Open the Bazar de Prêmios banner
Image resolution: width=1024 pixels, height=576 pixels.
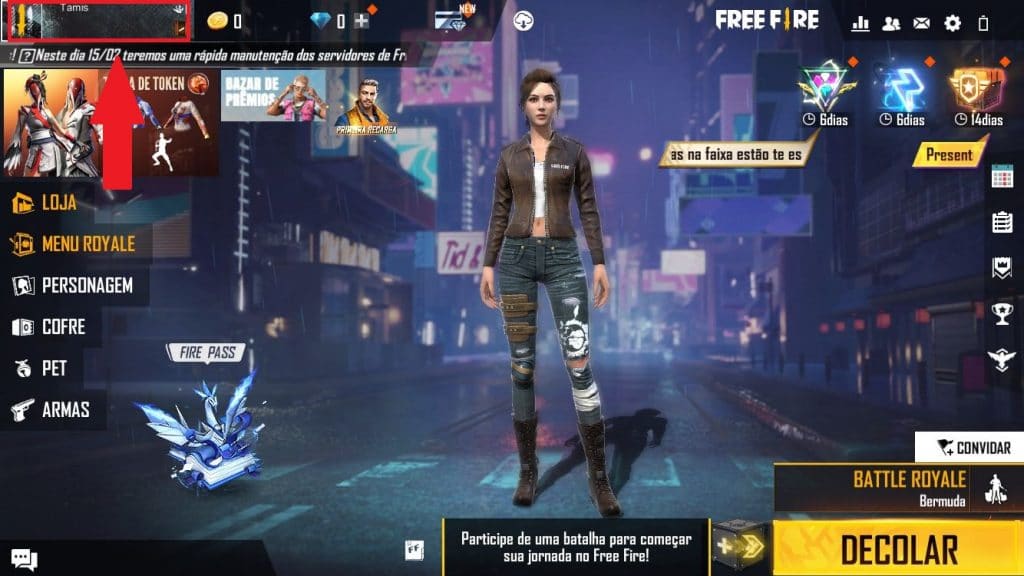(272, 96)
